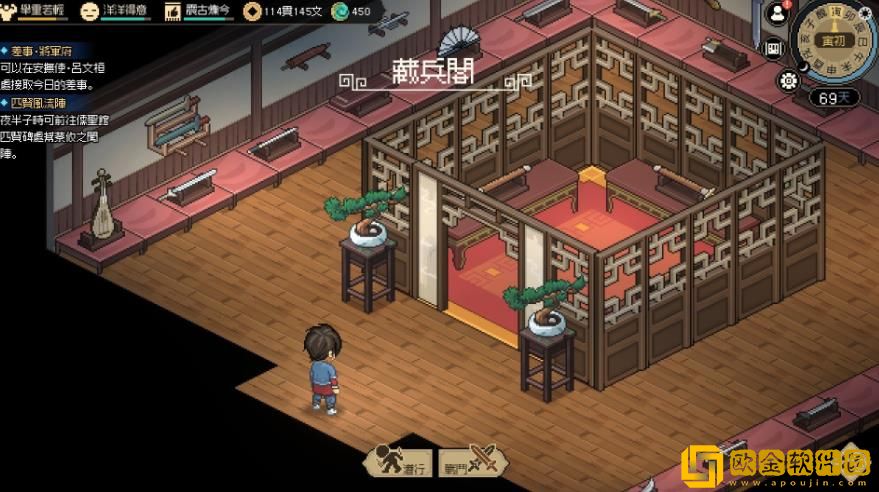
Task: Click the copper coin money icon
Action: 252,12
